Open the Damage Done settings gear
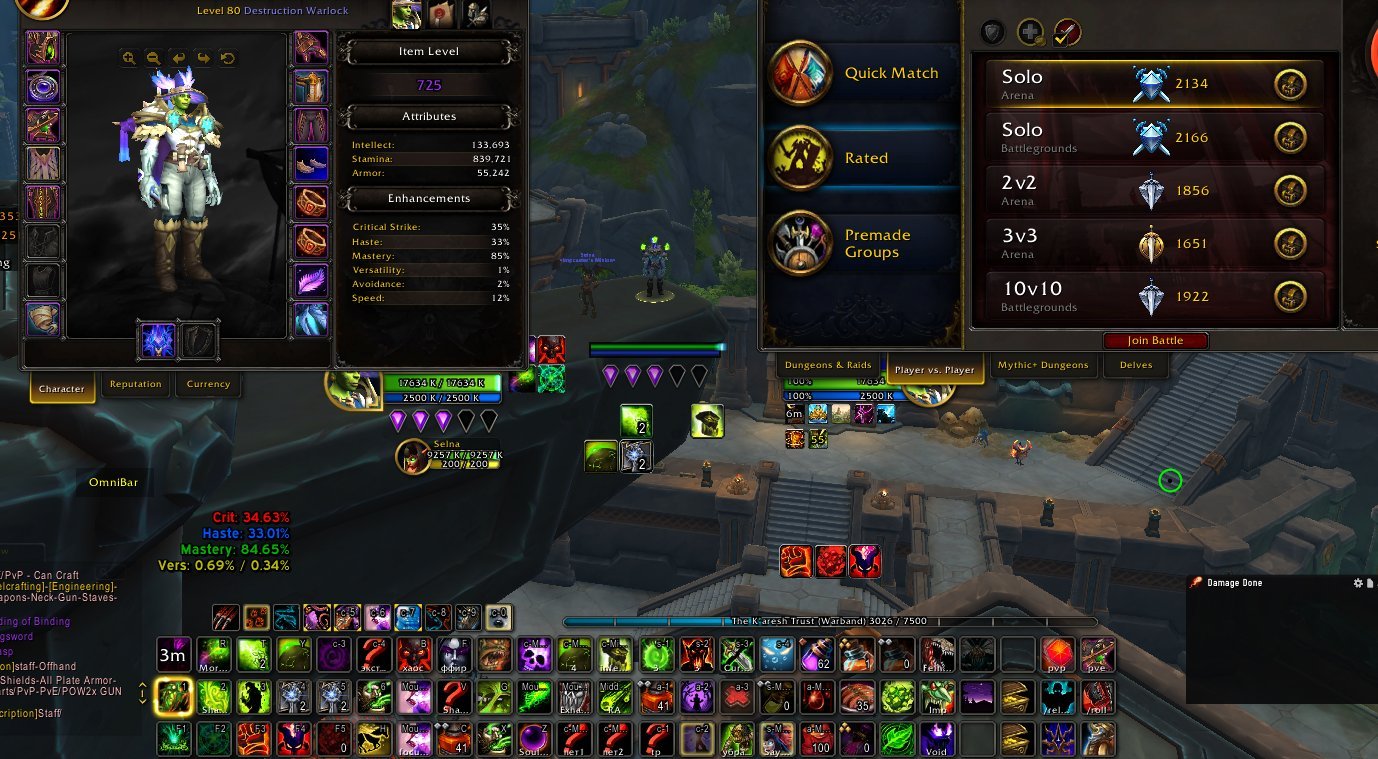The width and height of the screenshot is (1378, 759). point(1357,582)
